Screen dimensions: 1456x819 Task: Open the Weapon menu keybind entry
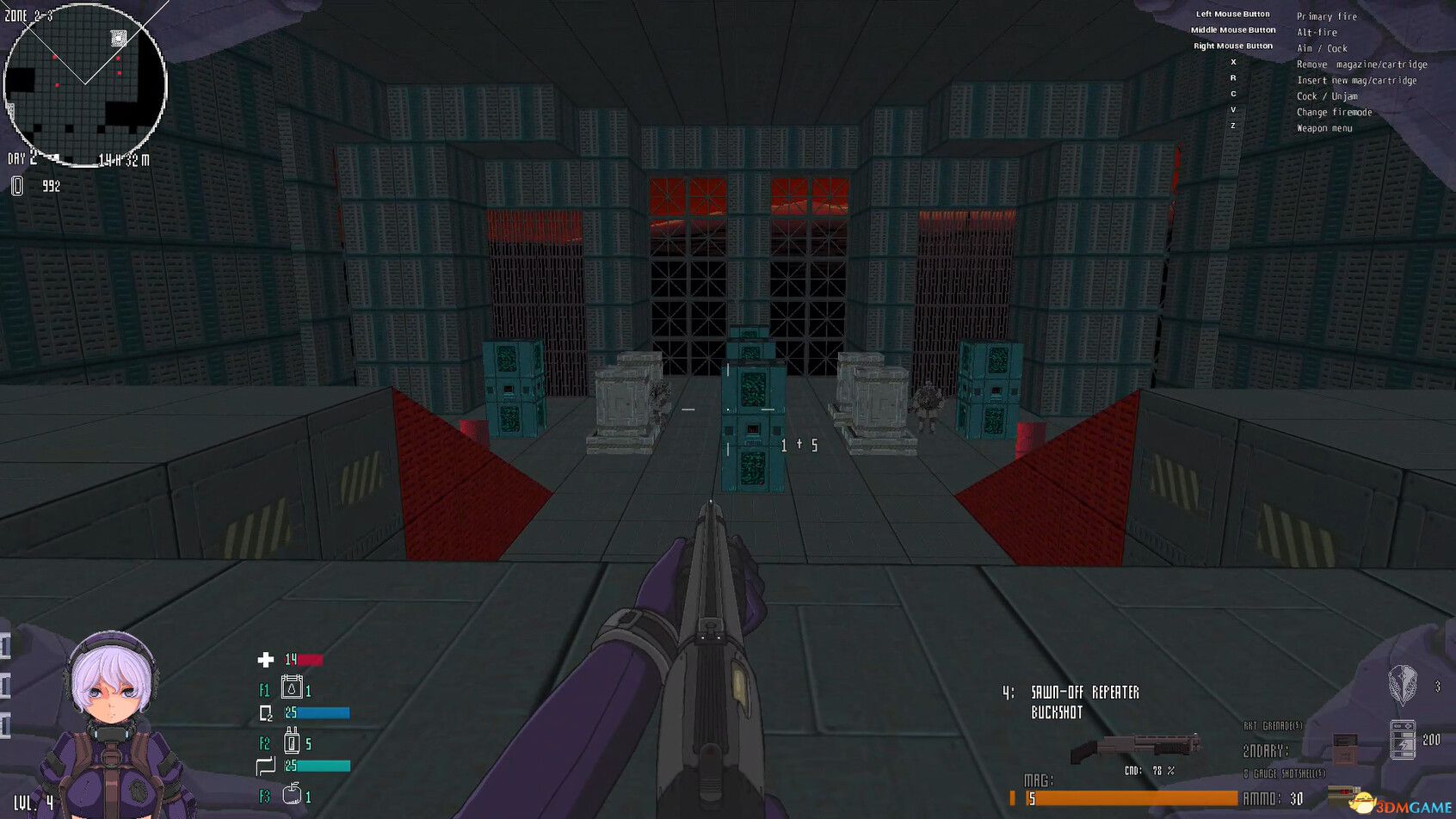click(1324, 127)
